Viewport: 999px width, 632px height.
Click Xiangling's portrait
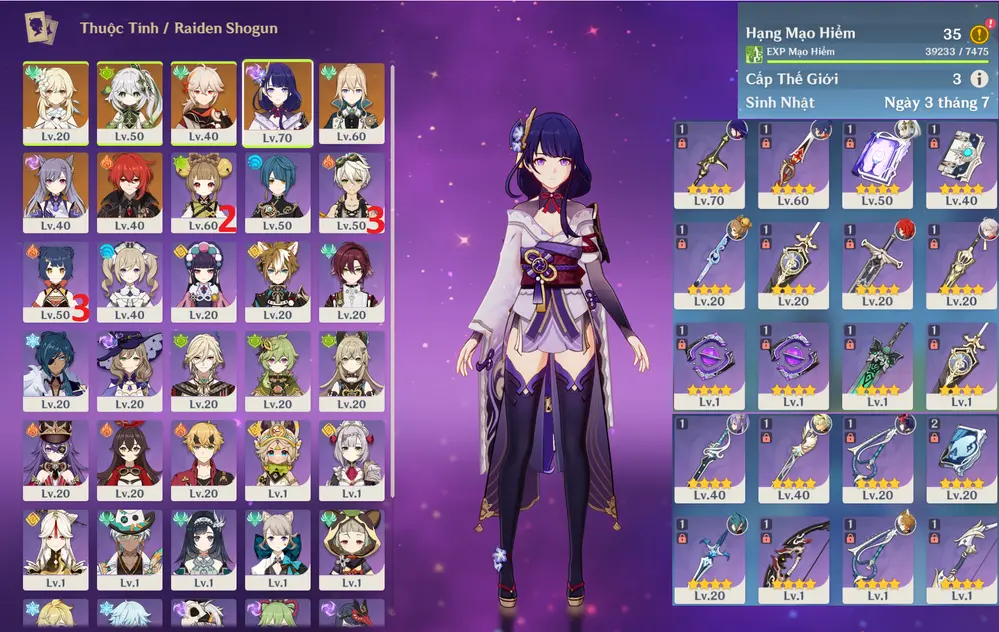[56, 281]
